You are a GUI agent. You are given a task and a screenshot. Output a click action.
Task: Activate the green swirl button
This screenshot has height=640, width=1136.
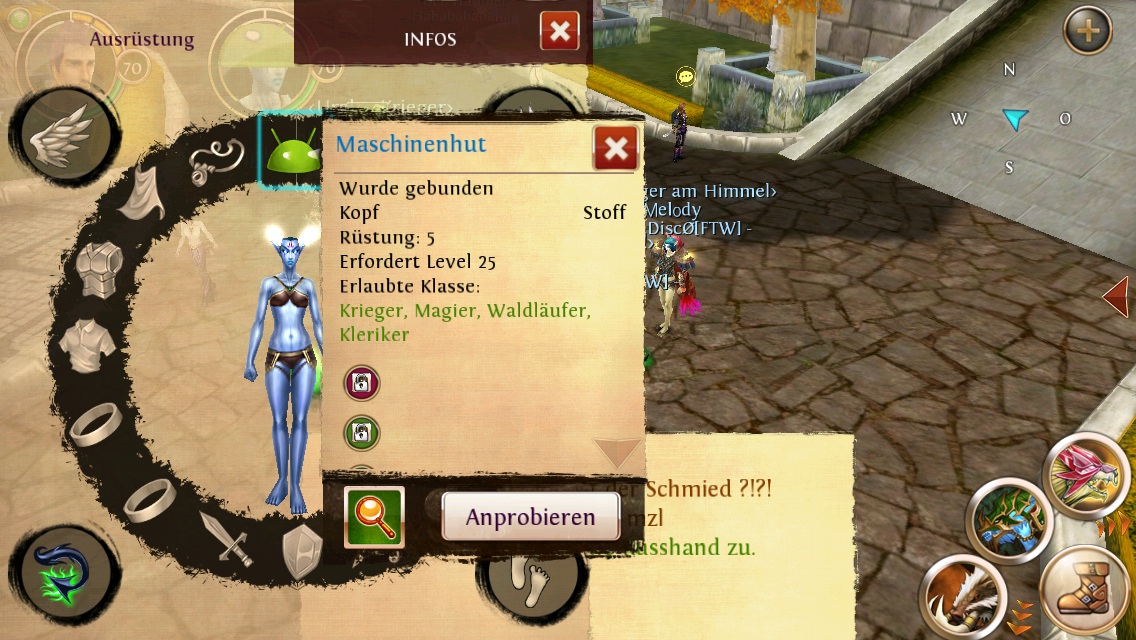click(63, 576)
